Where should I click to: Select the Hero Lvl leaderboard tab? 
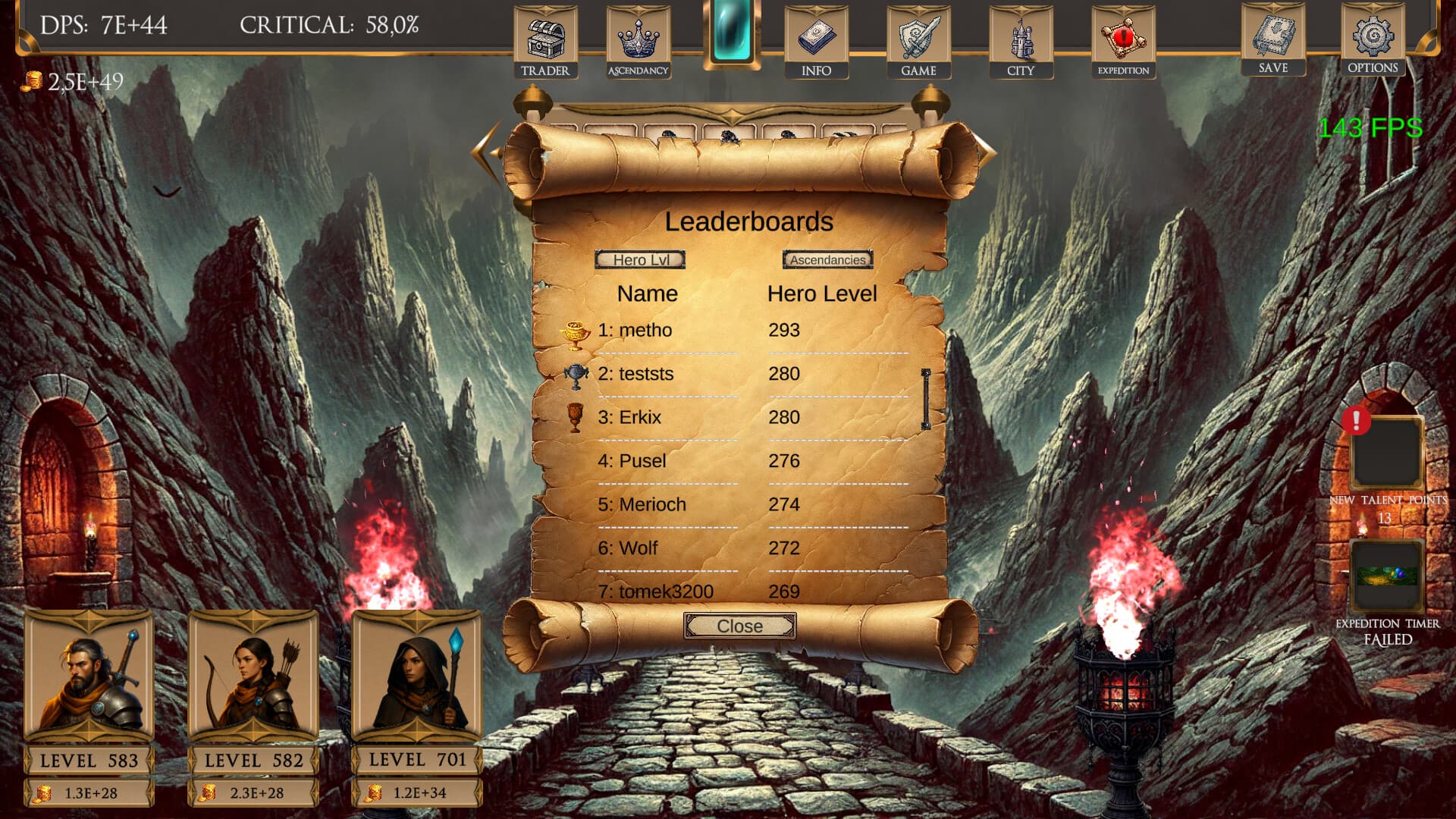(x=639, y=259)
